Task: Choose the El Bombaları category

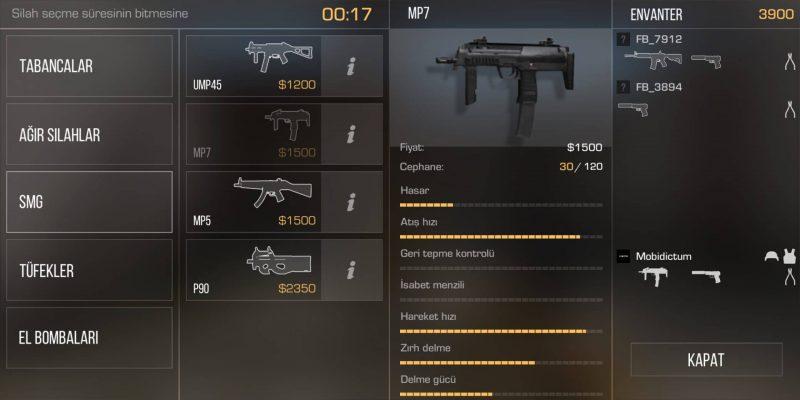Action: [x=88, y=338]
